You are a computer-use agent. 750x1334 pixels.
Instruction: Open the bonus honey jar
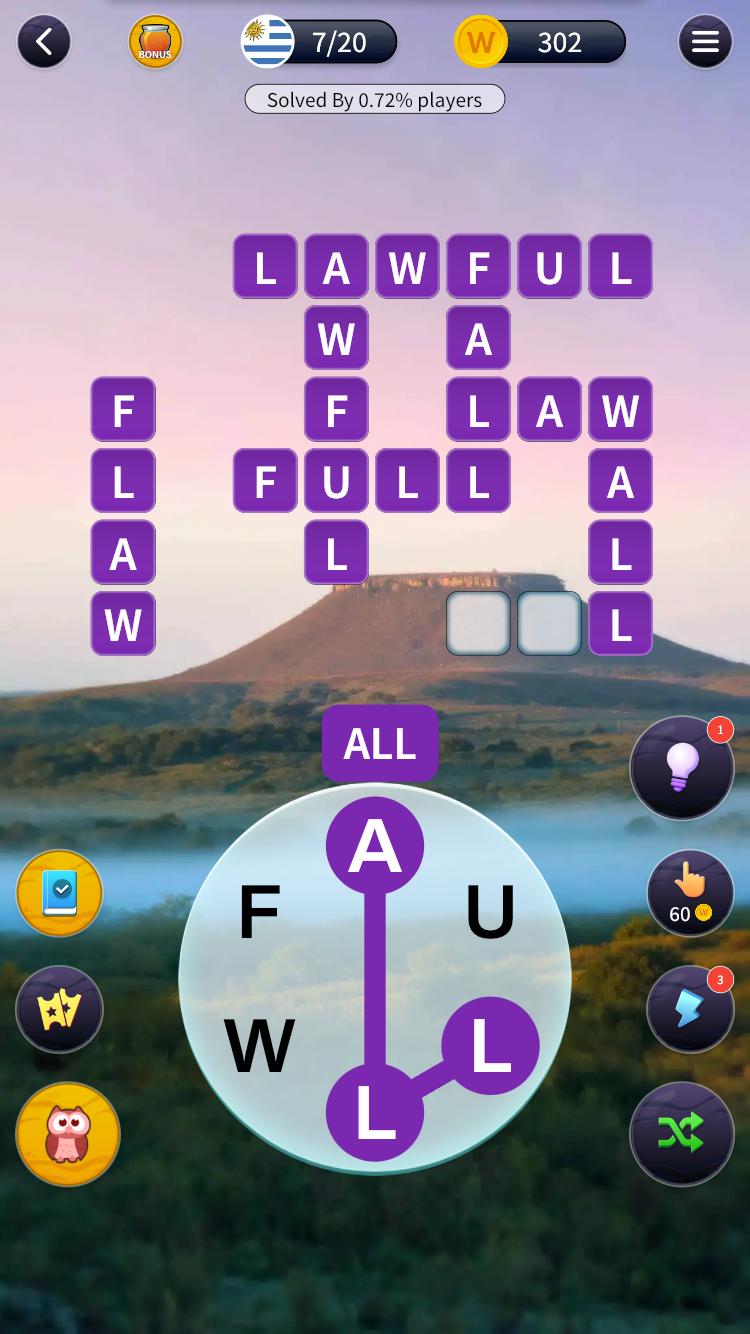point(155,42)
